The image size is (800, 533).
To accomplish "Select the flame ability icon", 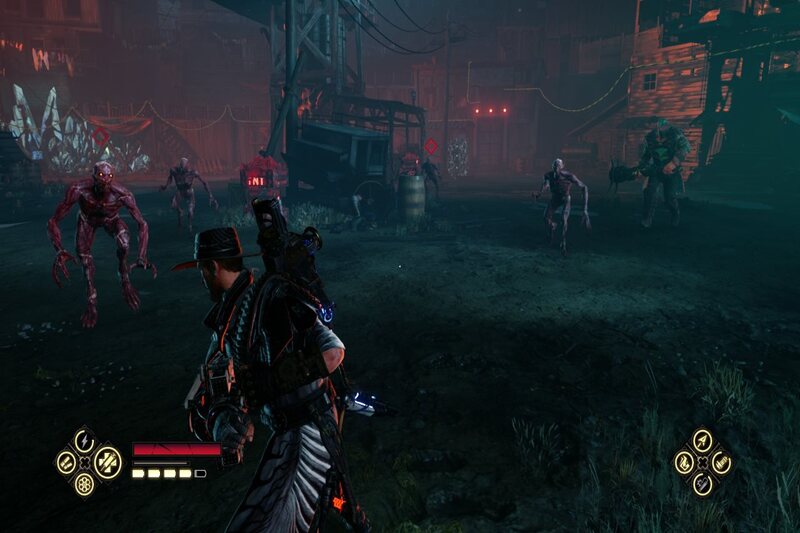I will [684, 462].
